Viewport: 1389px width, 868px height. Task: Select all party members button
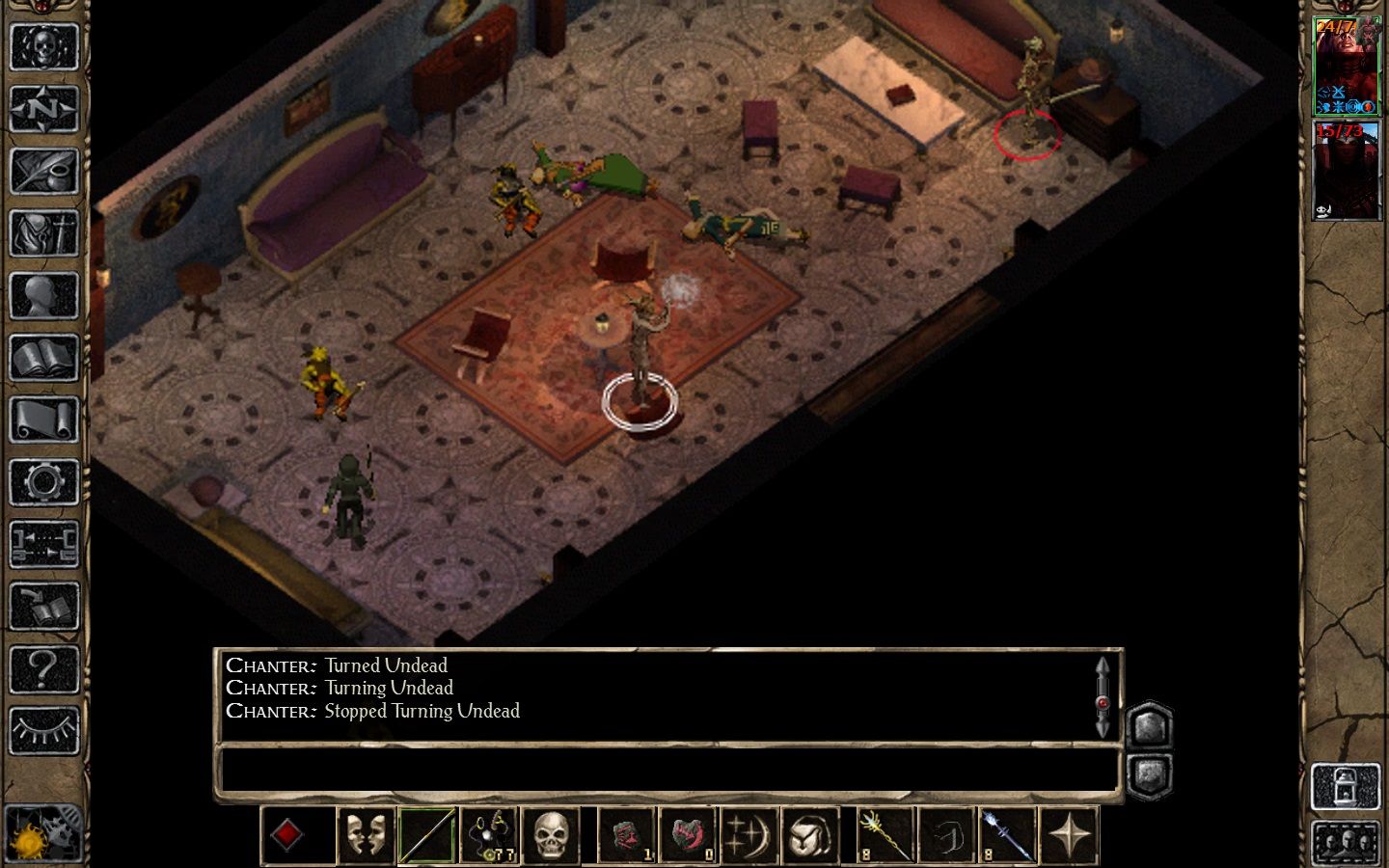[x=1347, y=843]
